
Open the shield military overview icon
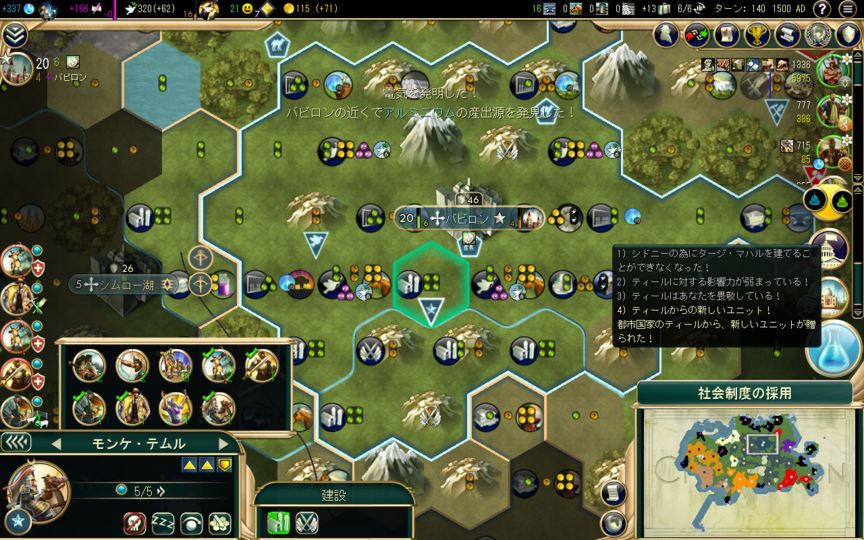tap(847, 35)
